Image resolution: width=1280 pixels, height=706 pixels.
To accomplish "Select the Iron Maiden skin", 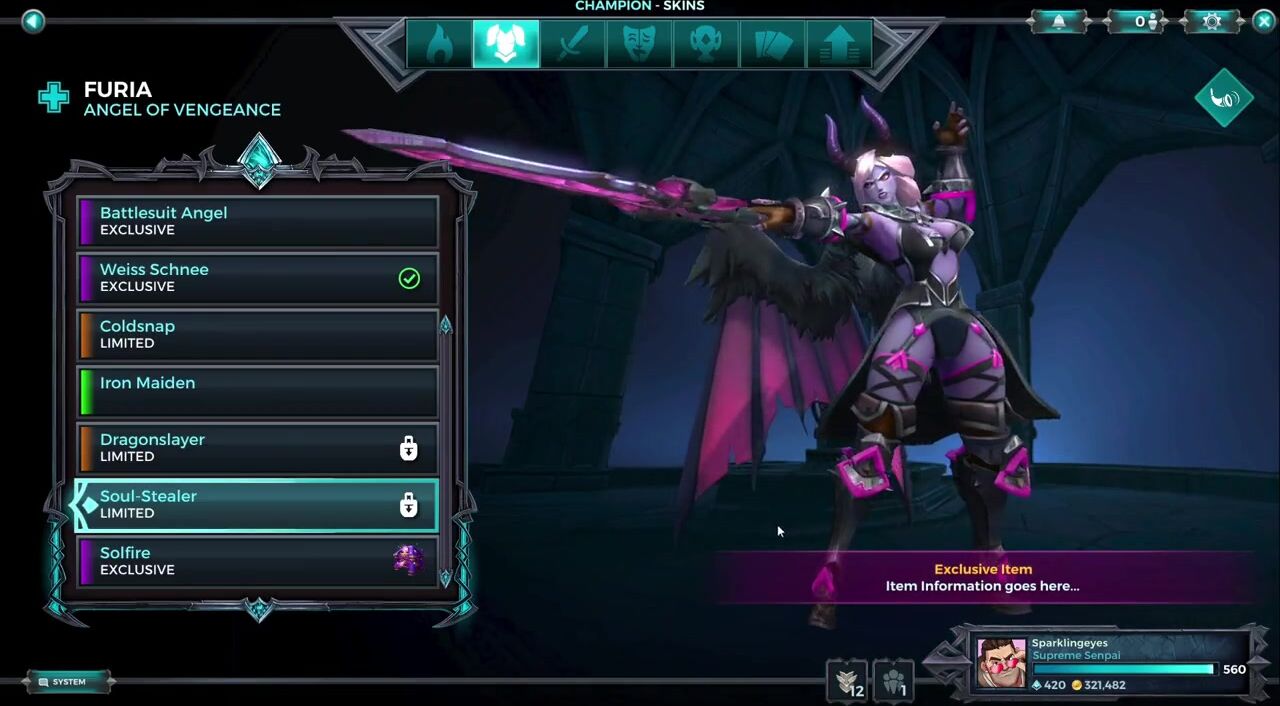I will (x=257, y=391).
